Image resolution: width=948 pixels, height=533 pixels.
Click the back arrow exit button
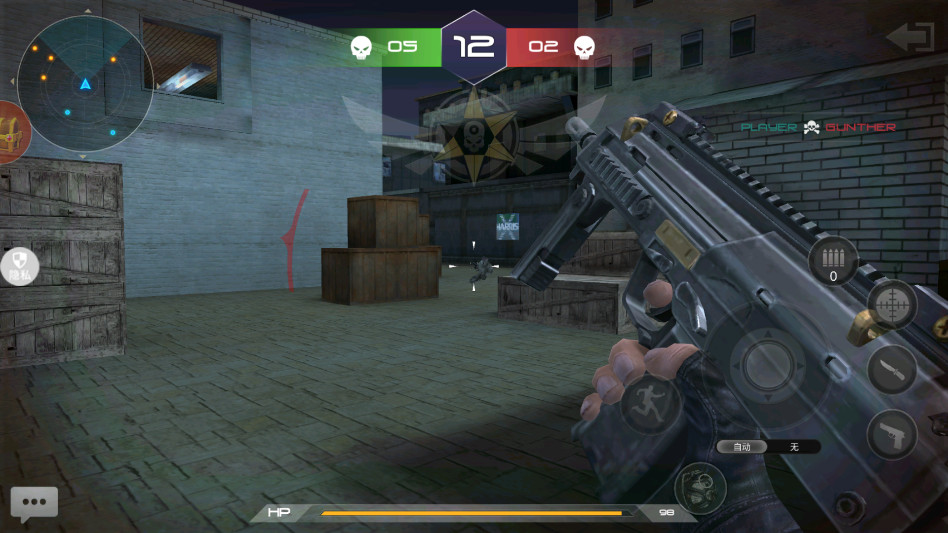point(908,38)
